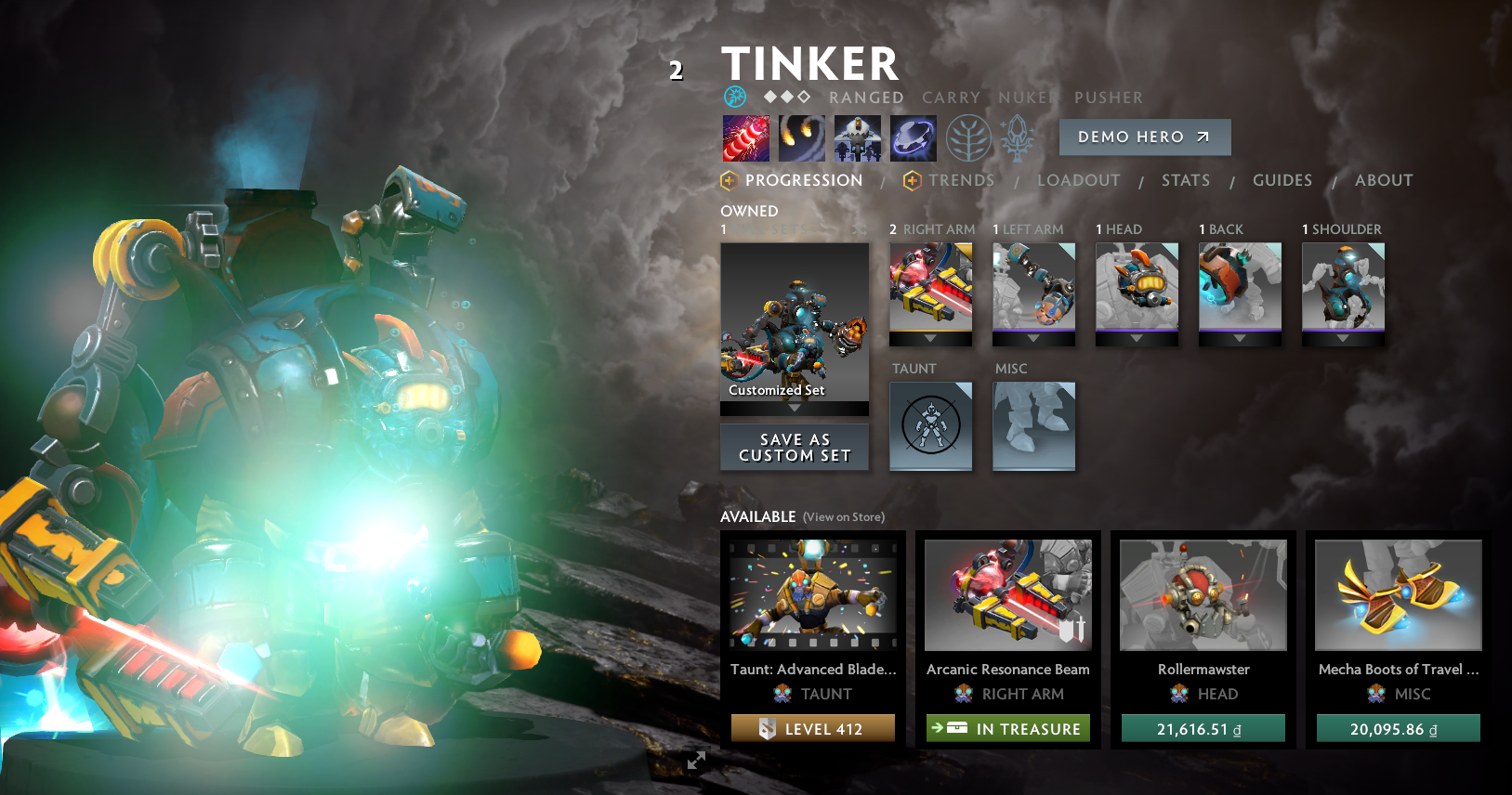This screenshot has height=795, width=1512.
Task: Open the View on Store link
Action: coord(843,516)
